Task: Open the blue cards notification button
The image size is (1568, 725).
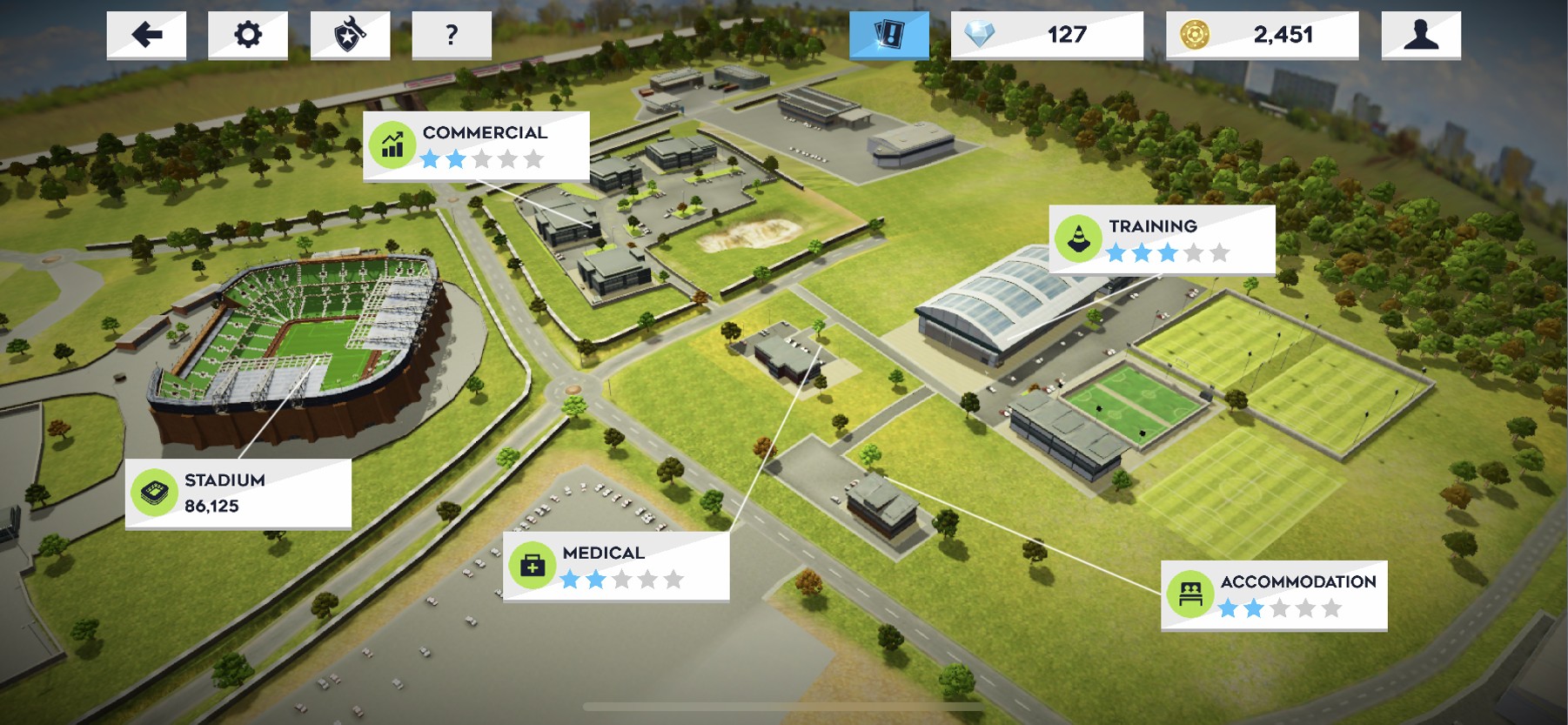Action: click(x=888, y=35)
